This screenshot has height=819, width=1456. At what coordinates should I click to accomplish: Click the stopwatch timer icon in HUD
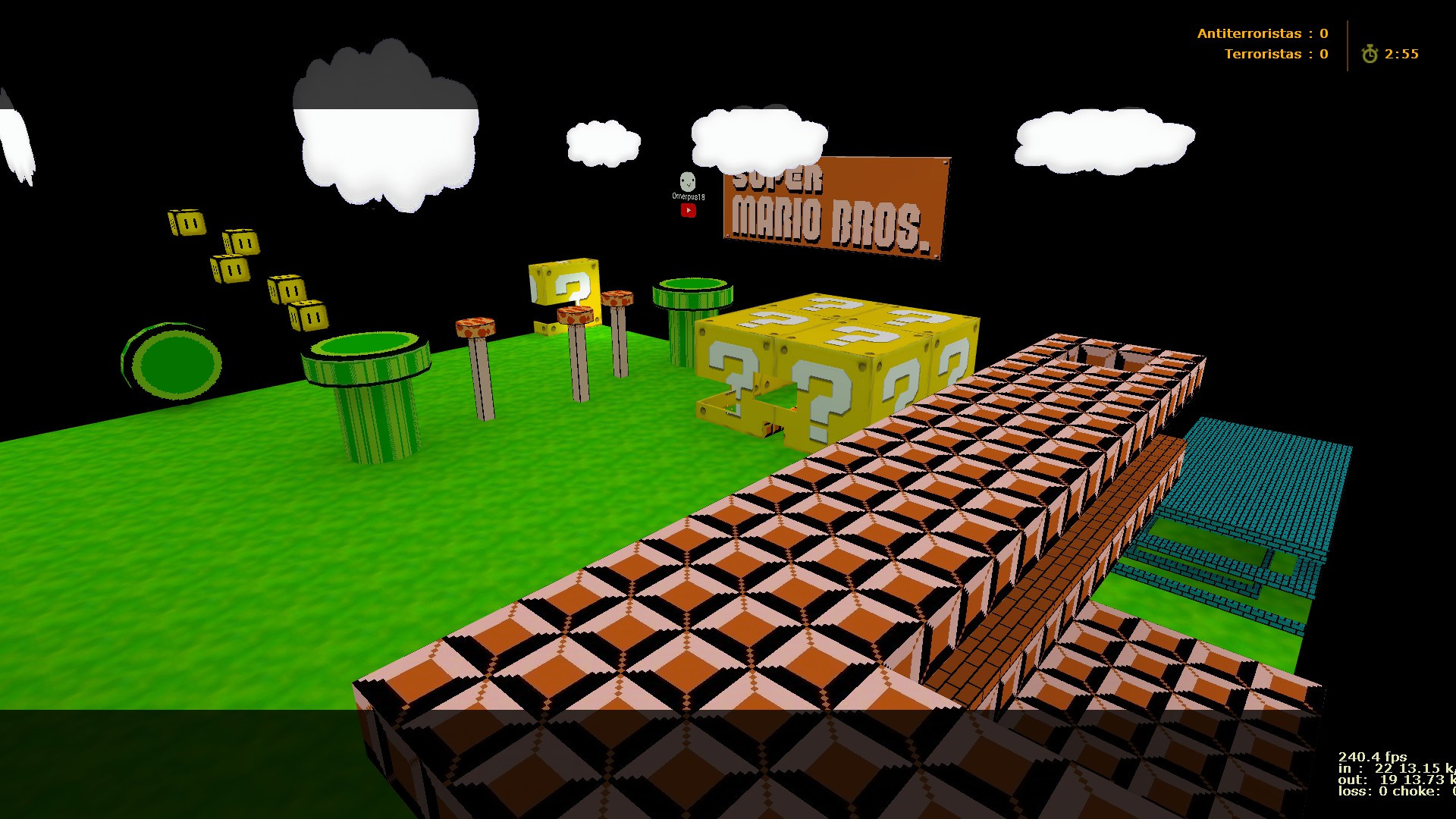tap(1370, 54)
